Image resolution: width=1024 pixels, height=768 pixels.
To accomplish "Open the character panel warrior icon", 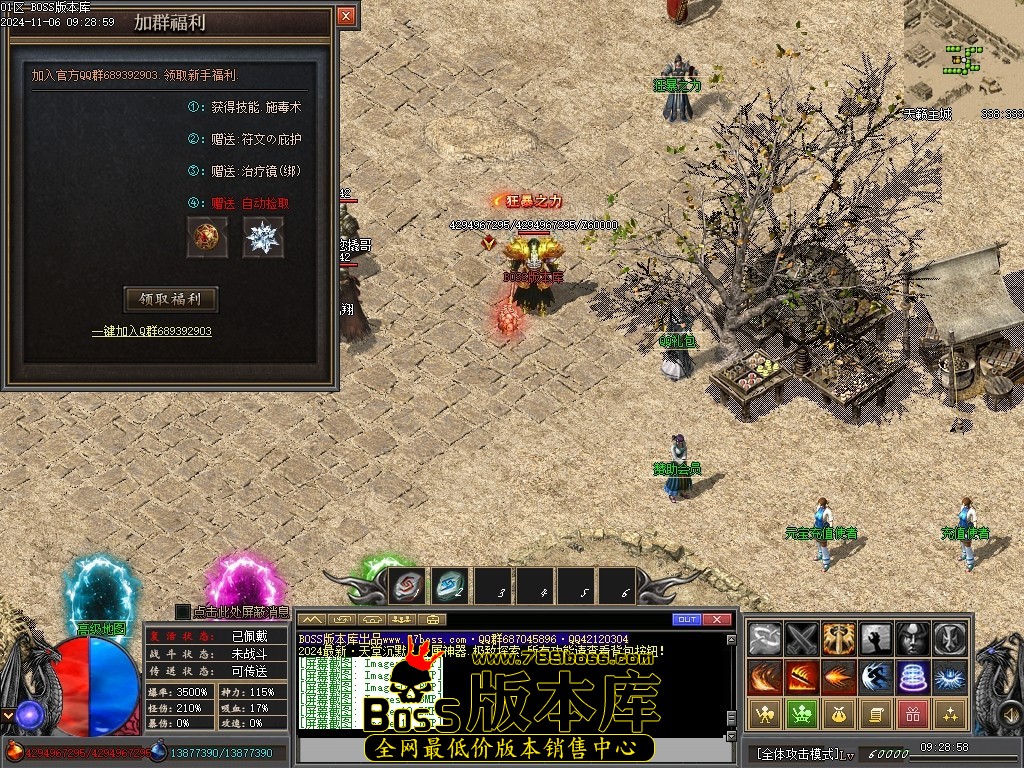I will (765, 714).
